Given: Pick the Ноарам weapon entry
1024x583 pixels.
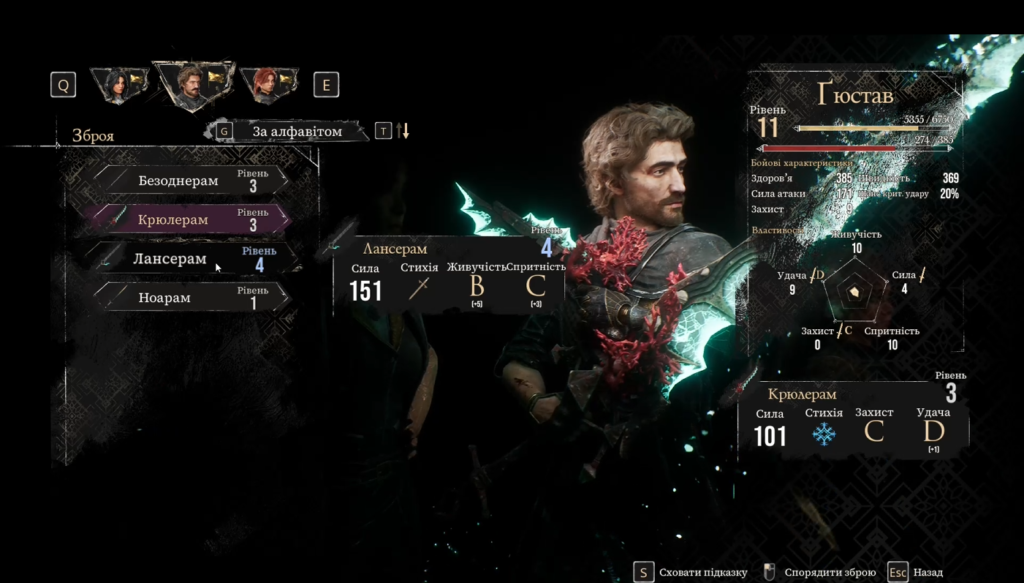Looking at the screenshot, I should point(188,297).
